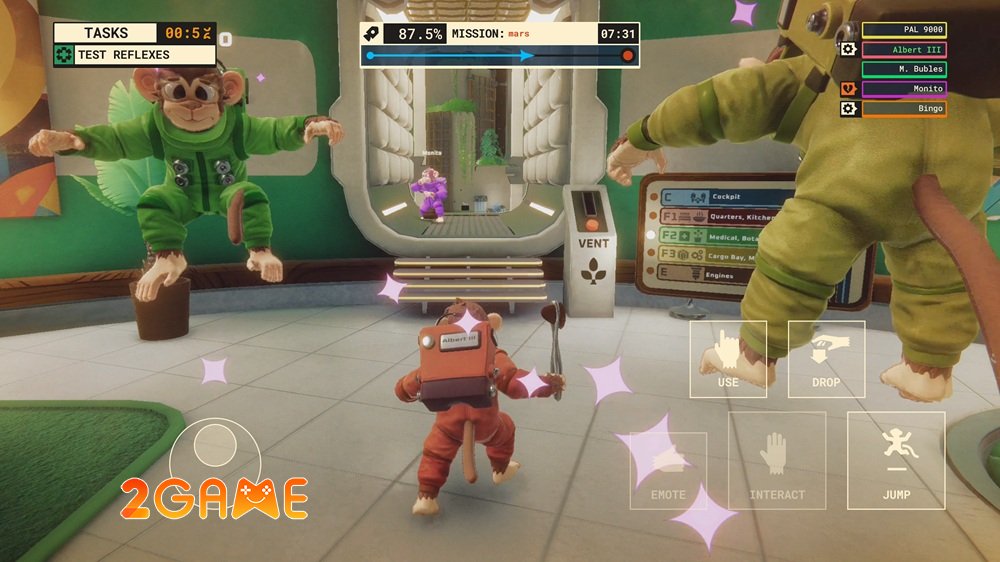Click the Mars mission progress bar

(500, 56)
